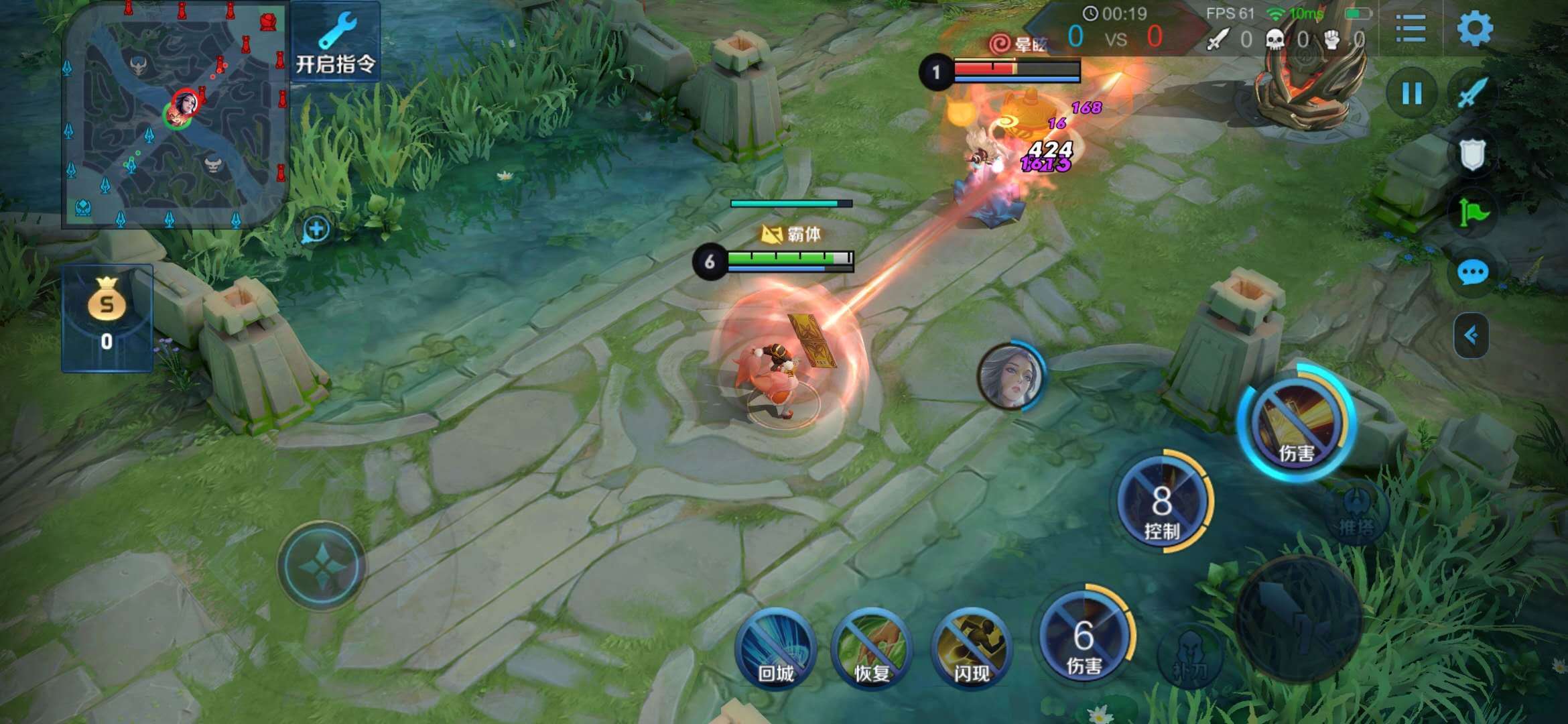Open the settings gear menu

coord(1474,28)
